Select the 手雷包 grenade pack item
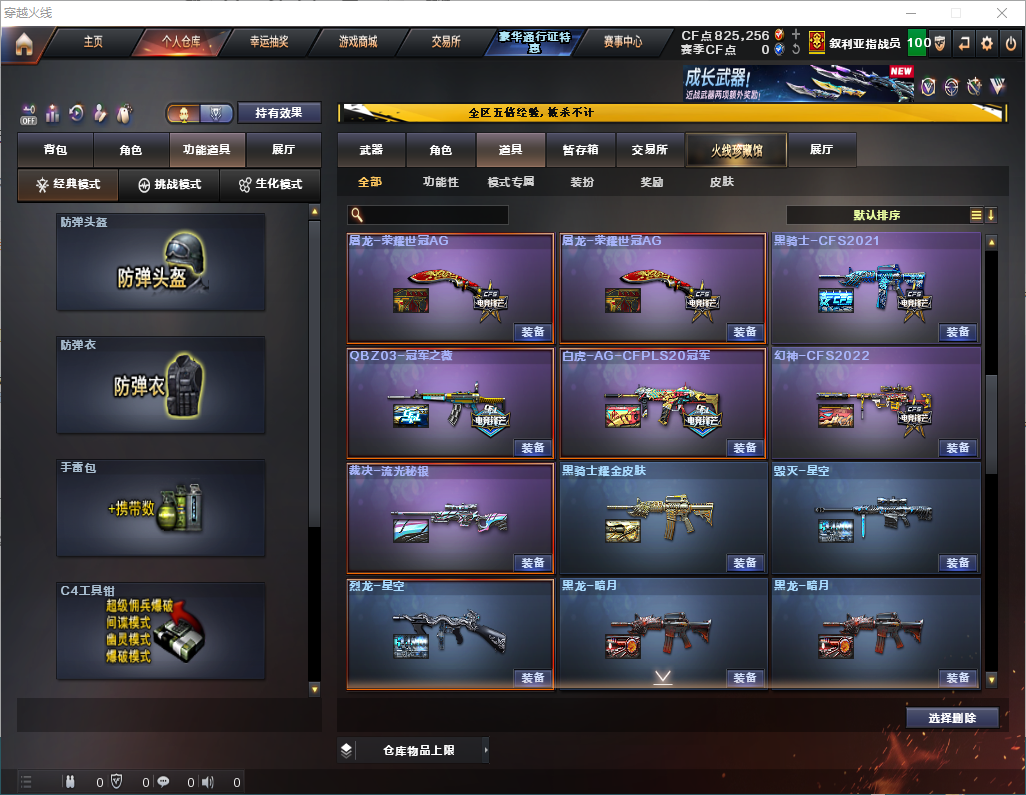Screen dimensions: 1026x795 tap(161, 508)
